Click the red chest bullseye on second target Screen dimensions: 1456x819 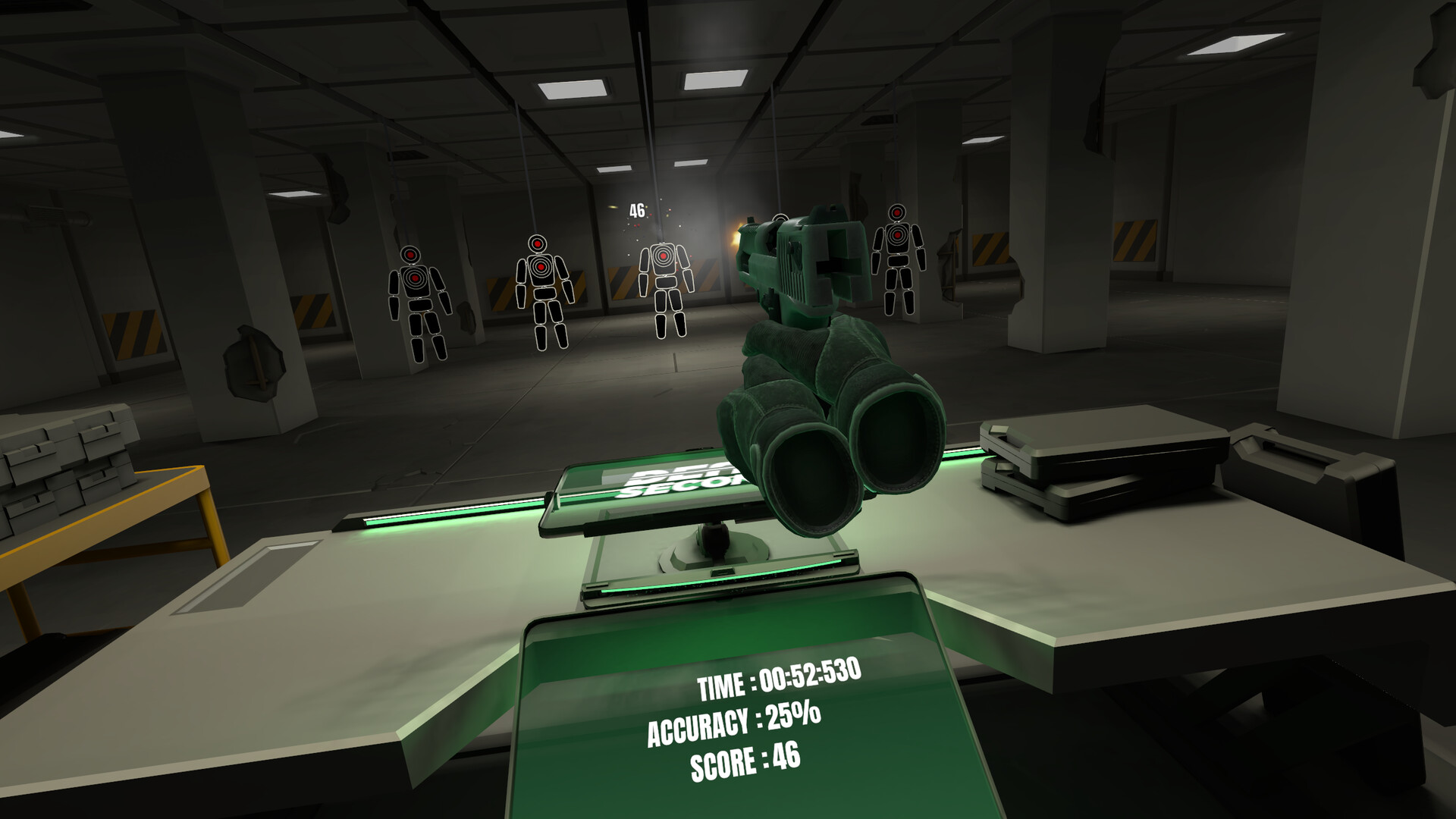tap(541, 267)
